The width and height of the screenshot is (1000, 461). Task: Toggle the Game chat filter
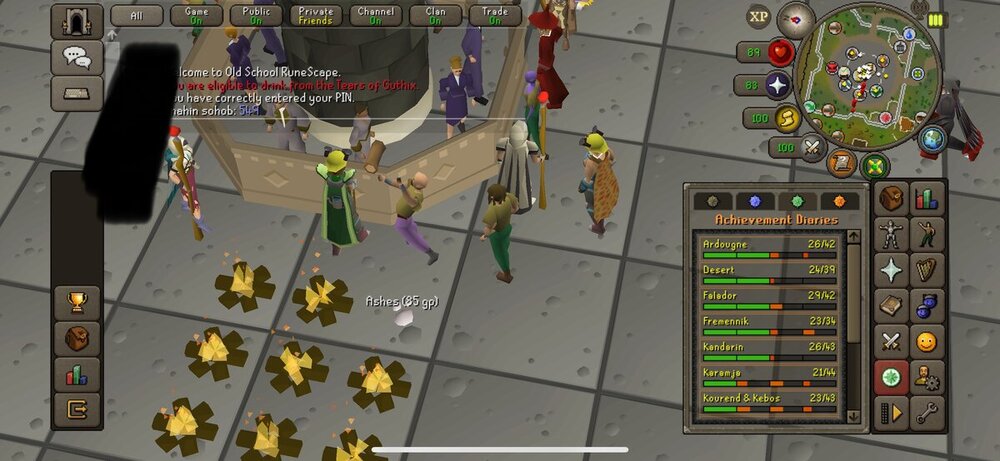click(197, 15)
